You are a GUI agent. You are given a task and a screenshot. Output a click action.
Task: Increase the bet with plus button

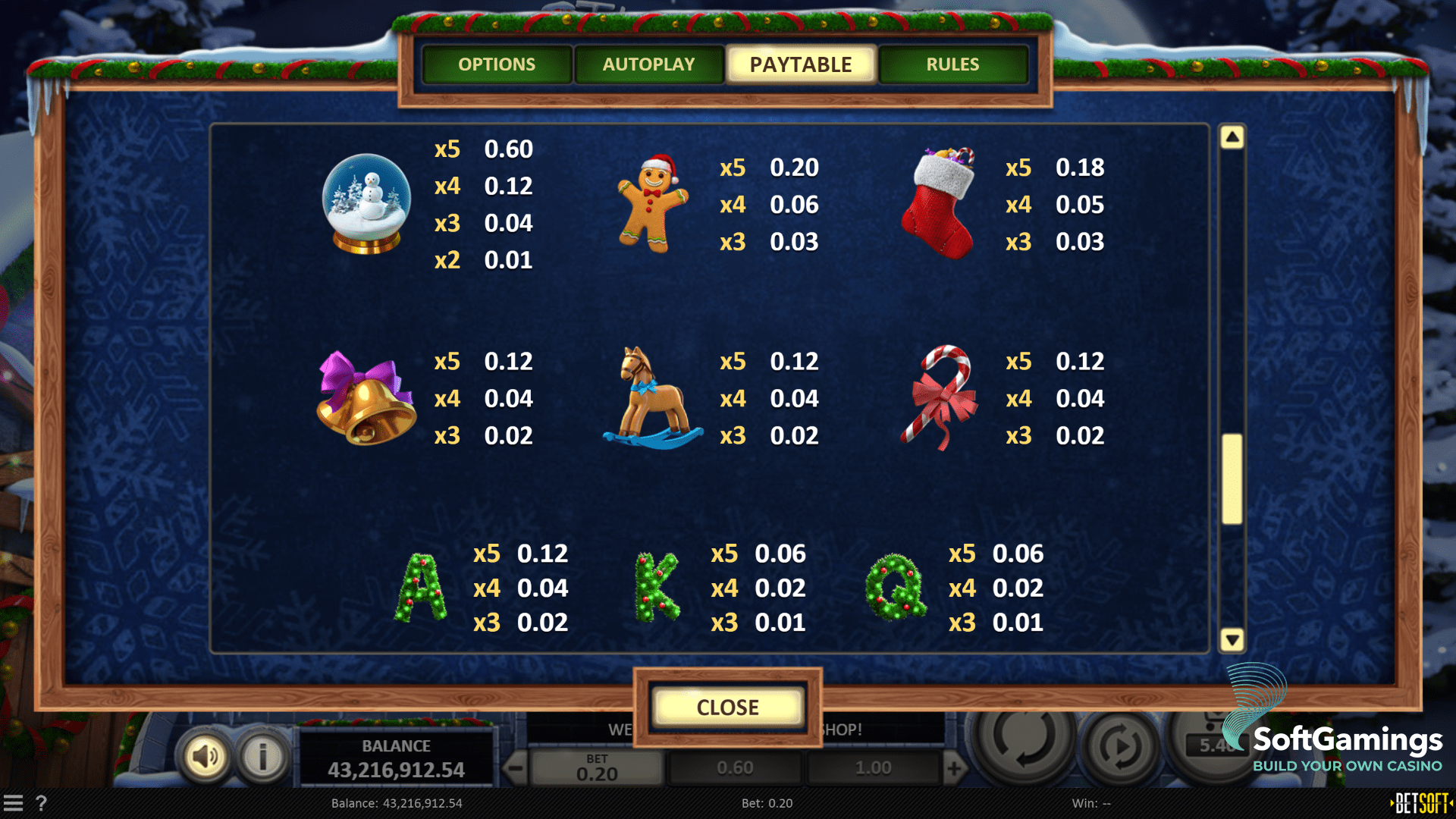(954, 769)
